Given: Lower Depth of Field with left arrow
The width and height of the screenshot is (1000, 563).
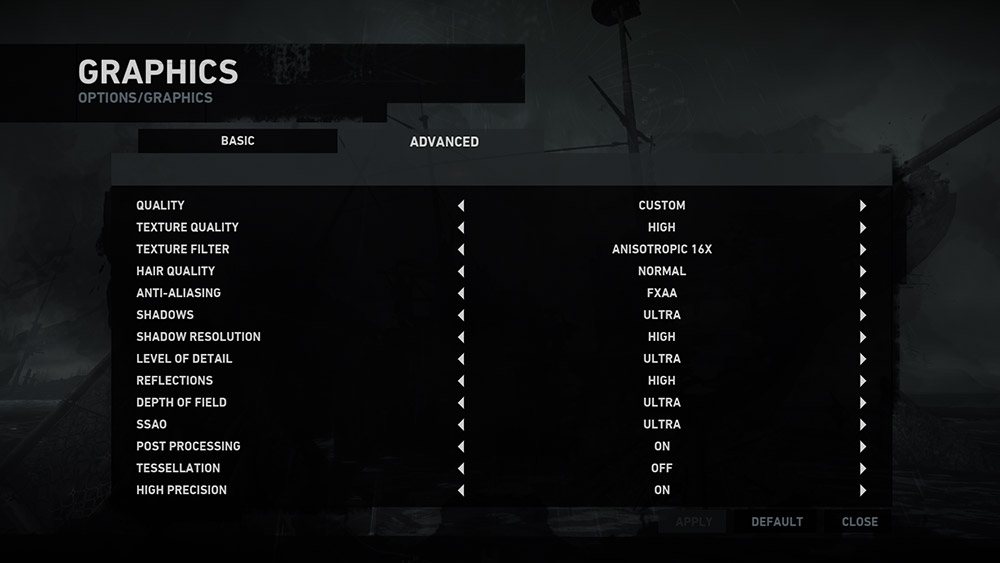Looking at the screenshot, I should (461, 403).
